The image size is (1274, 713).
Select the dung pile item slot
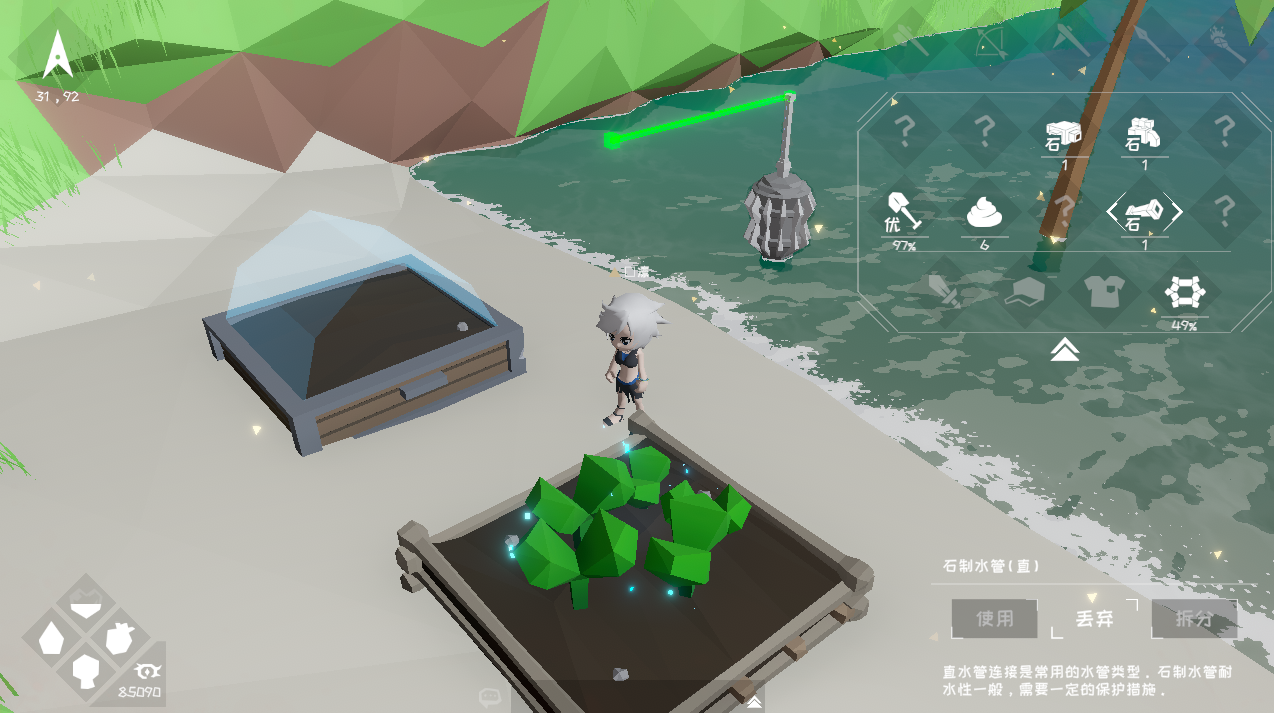click(x=984, y=212)
